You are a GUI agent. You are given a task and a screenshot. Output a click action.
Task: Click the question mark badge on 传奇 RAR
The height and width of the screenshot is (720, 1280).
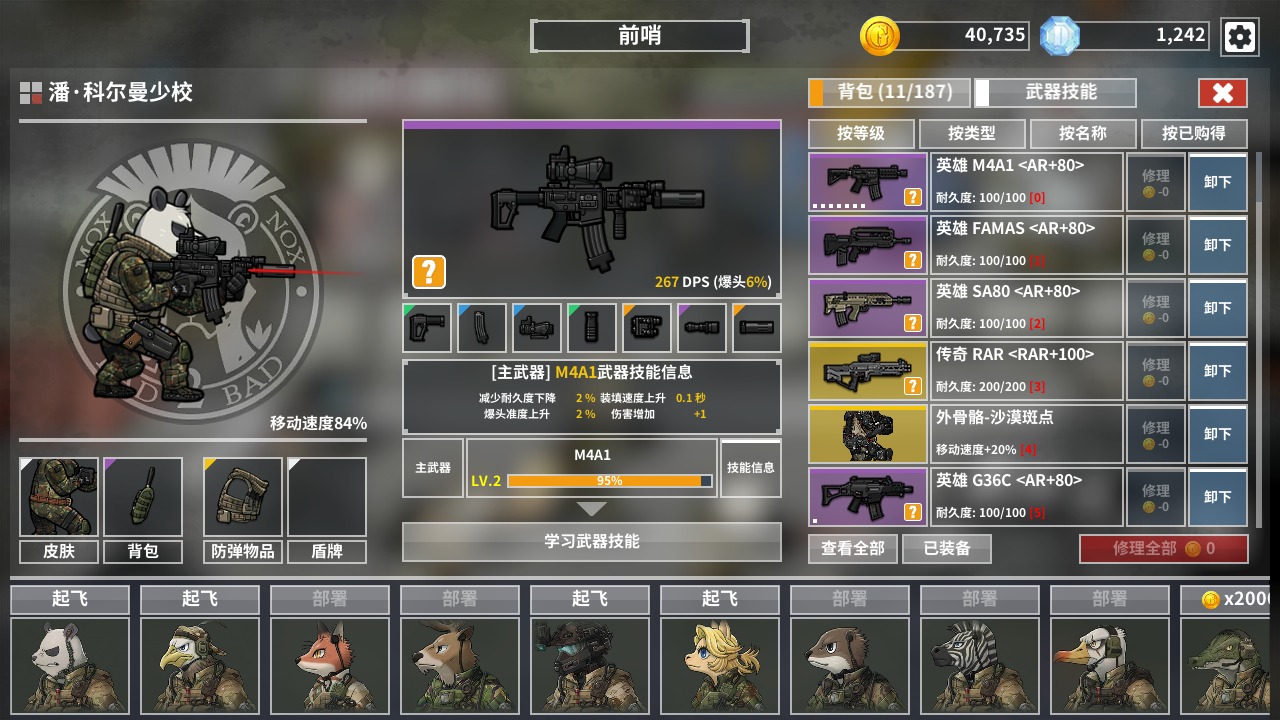click(911, 386)
